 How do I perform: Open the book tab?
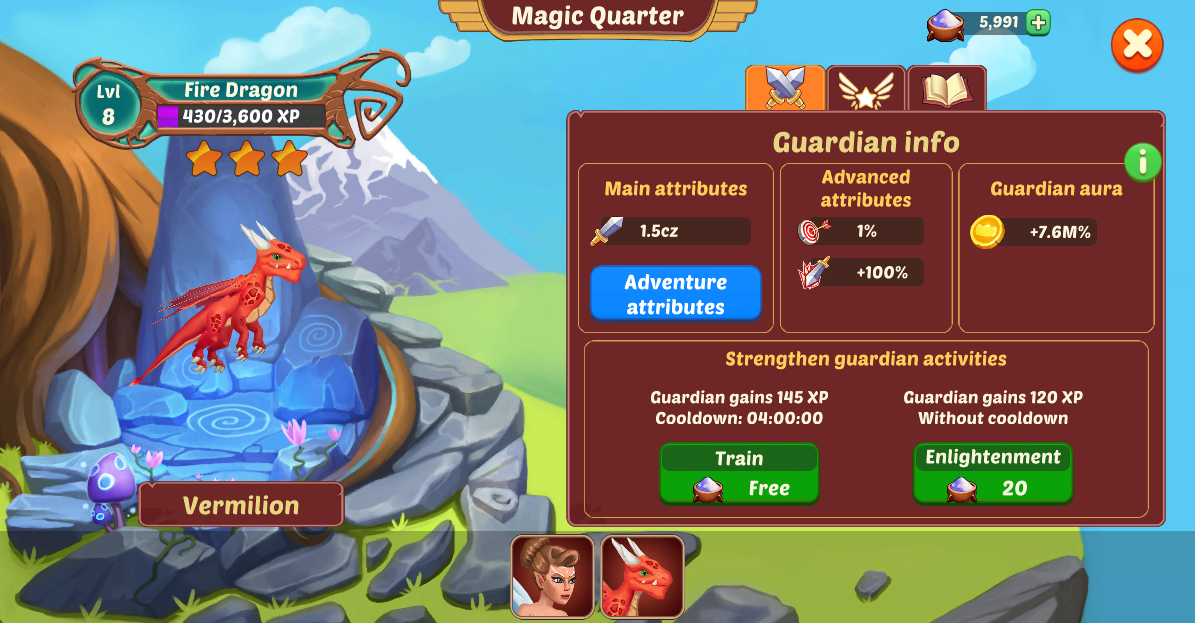click(x=946, y=90)
